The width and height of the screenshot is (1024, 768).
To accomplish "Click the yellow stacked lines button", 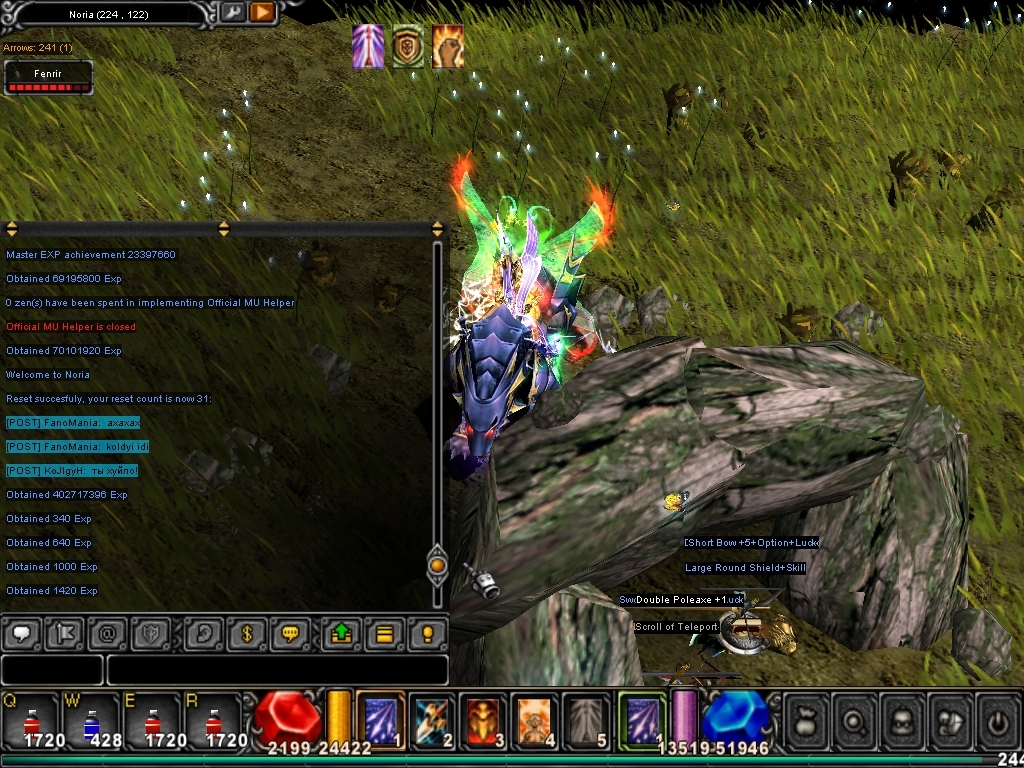I will click(x=384, y=634).
